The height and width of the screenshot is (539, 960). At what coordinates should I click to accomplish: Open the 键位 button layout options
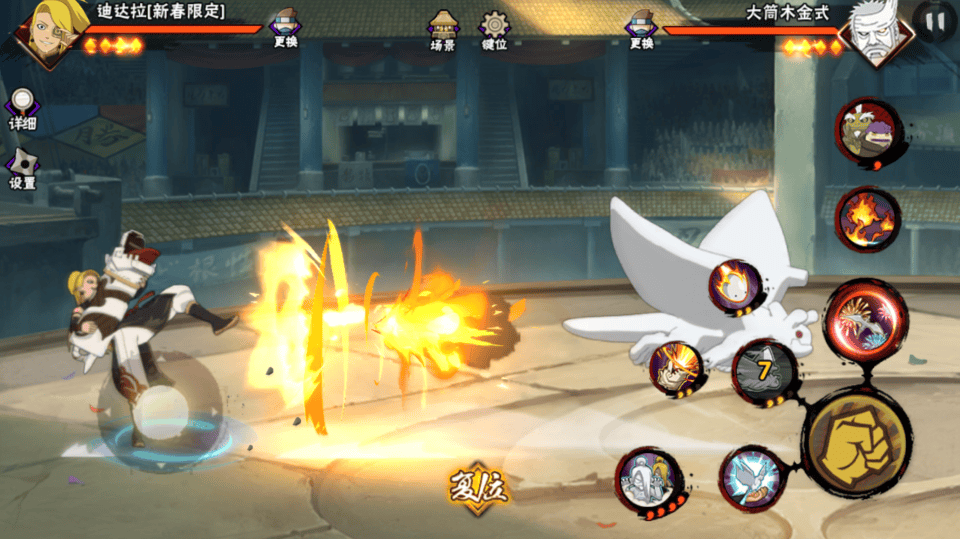(494, 30)
